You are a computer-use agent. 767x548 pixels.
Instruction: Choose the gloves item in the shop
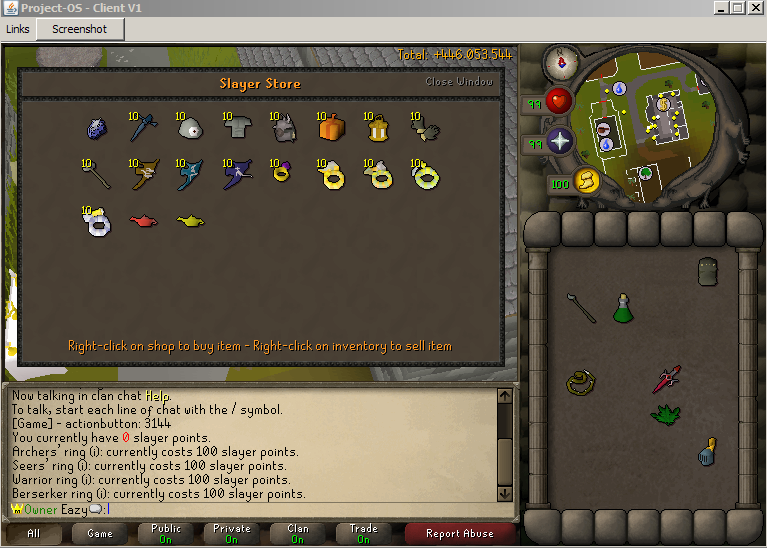[425, 128]
